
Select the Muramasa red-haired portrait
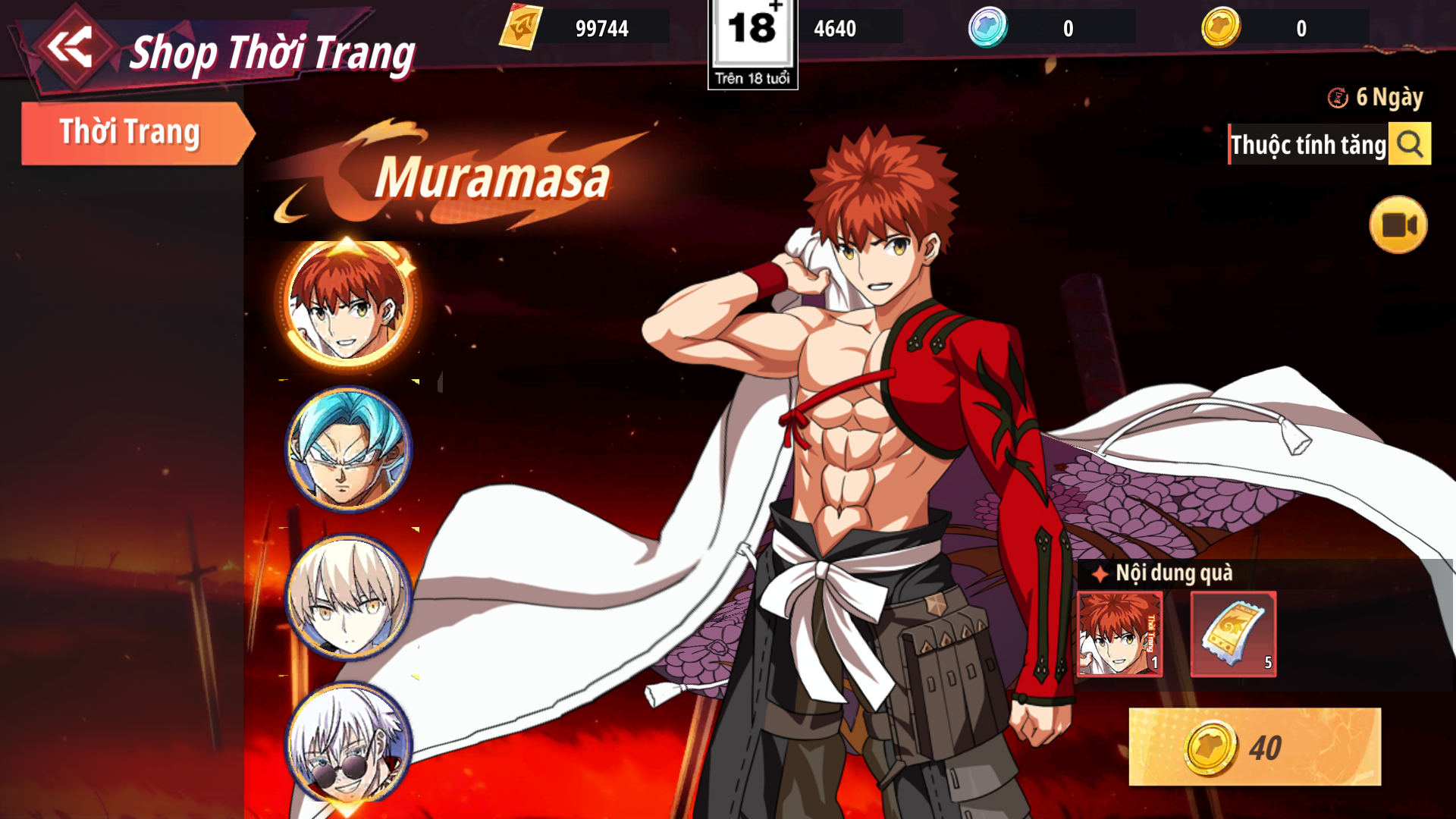(348, 302)
